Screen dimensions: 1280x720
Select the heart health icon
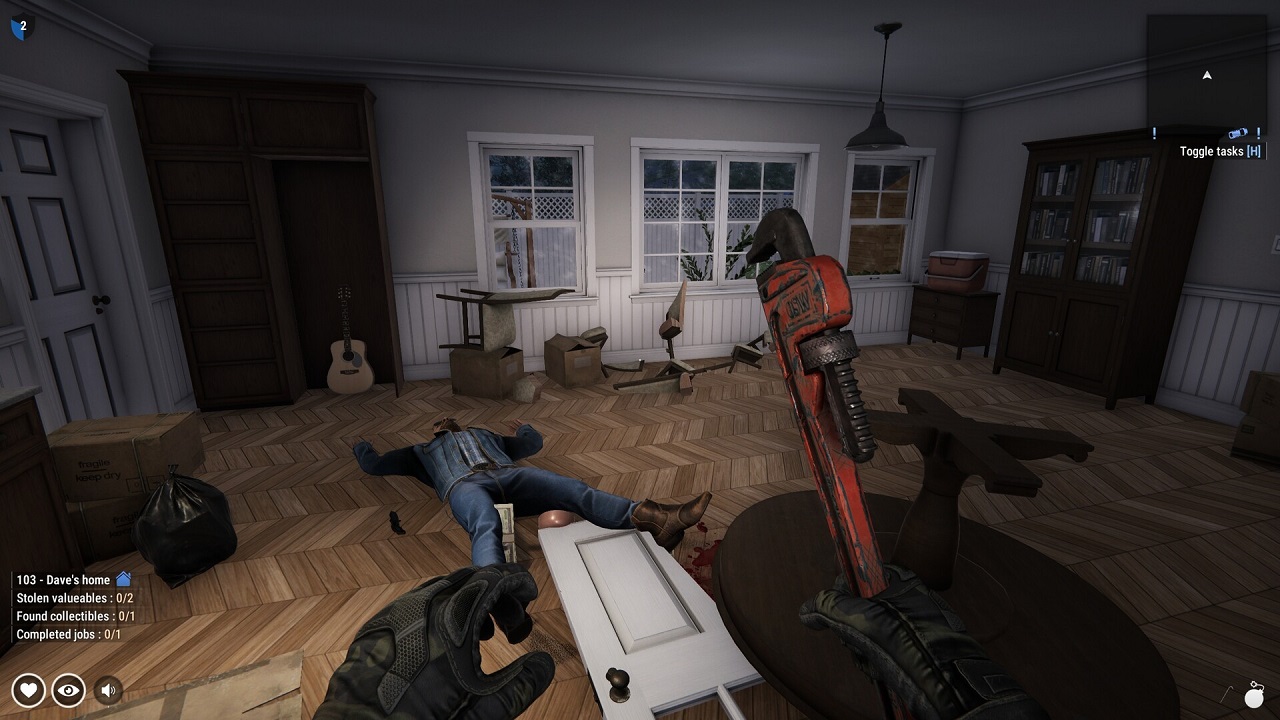(x=31, y=689)
